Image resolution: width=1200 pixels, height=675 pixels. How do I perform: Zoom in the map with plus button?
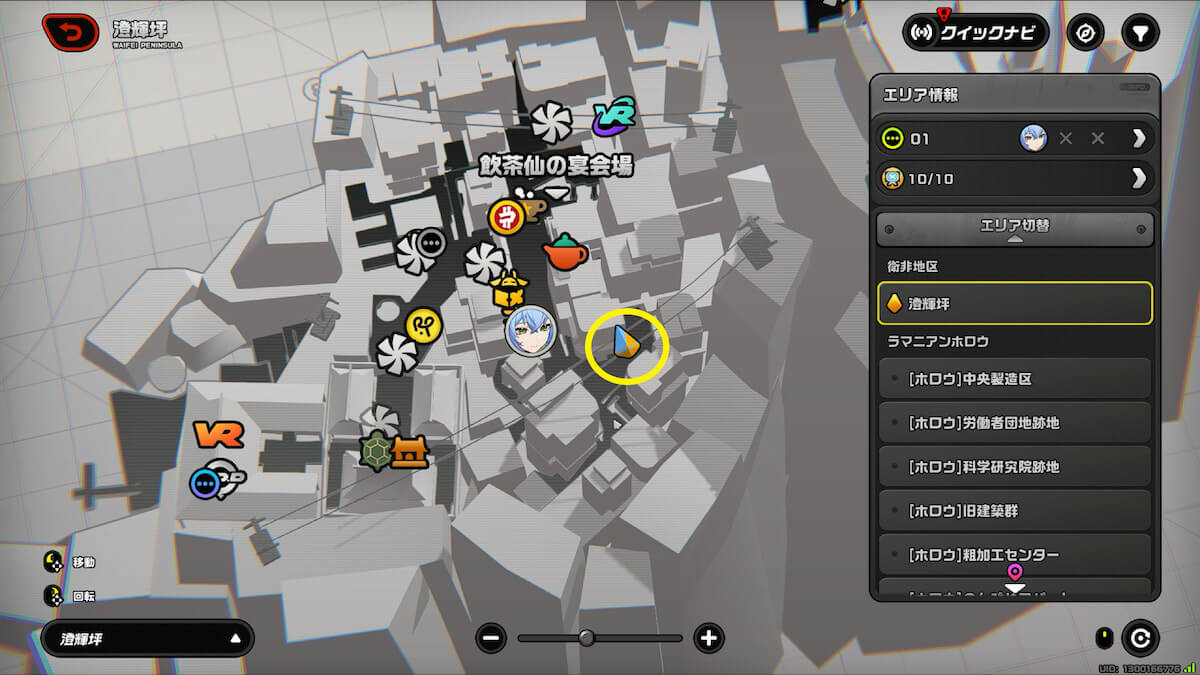pyautogui.click(x=709, y=638)
